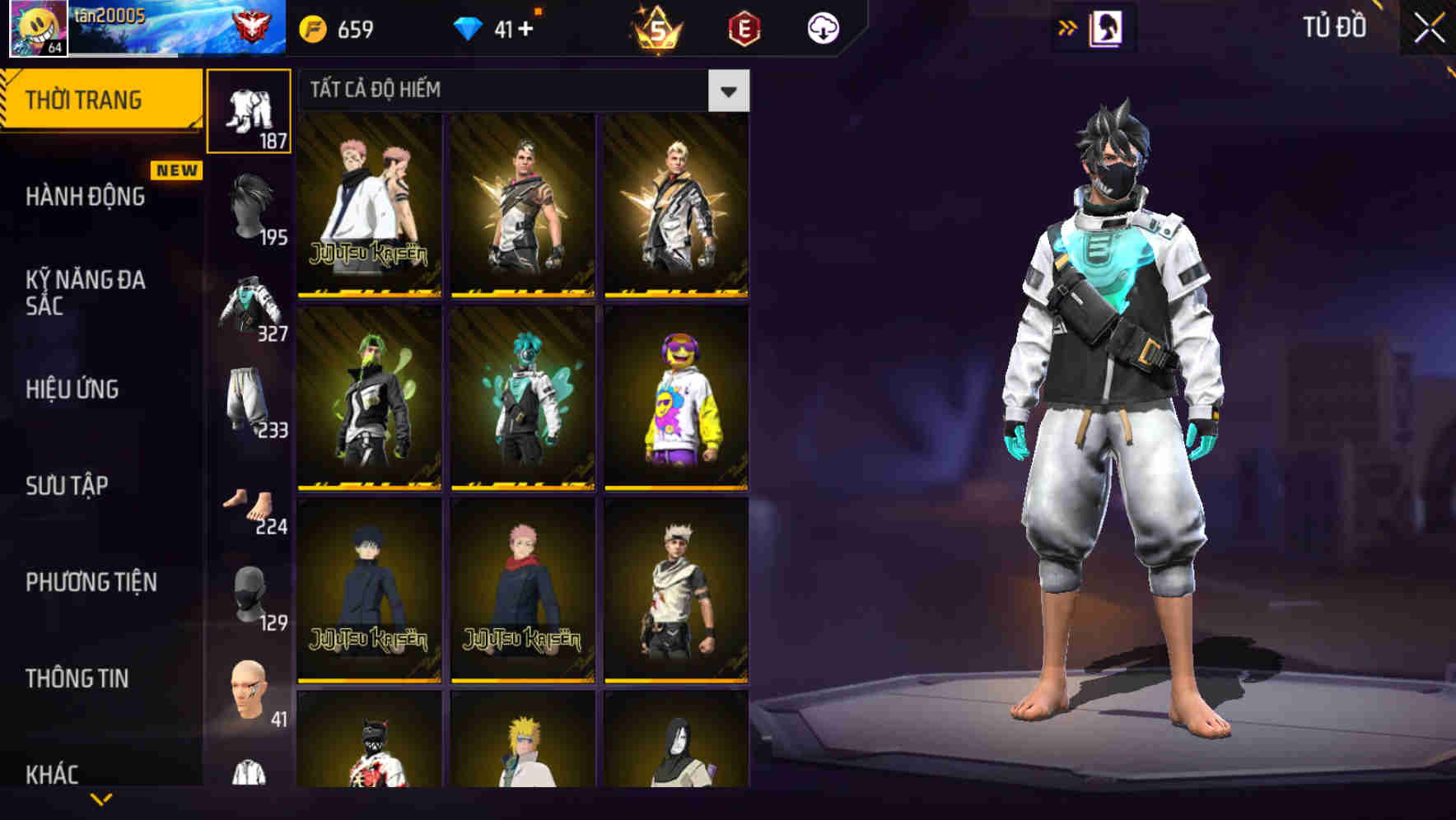1456x820 pixels.
Task: Expand more categories with the bottom chevron
Action: coord(100,799)
